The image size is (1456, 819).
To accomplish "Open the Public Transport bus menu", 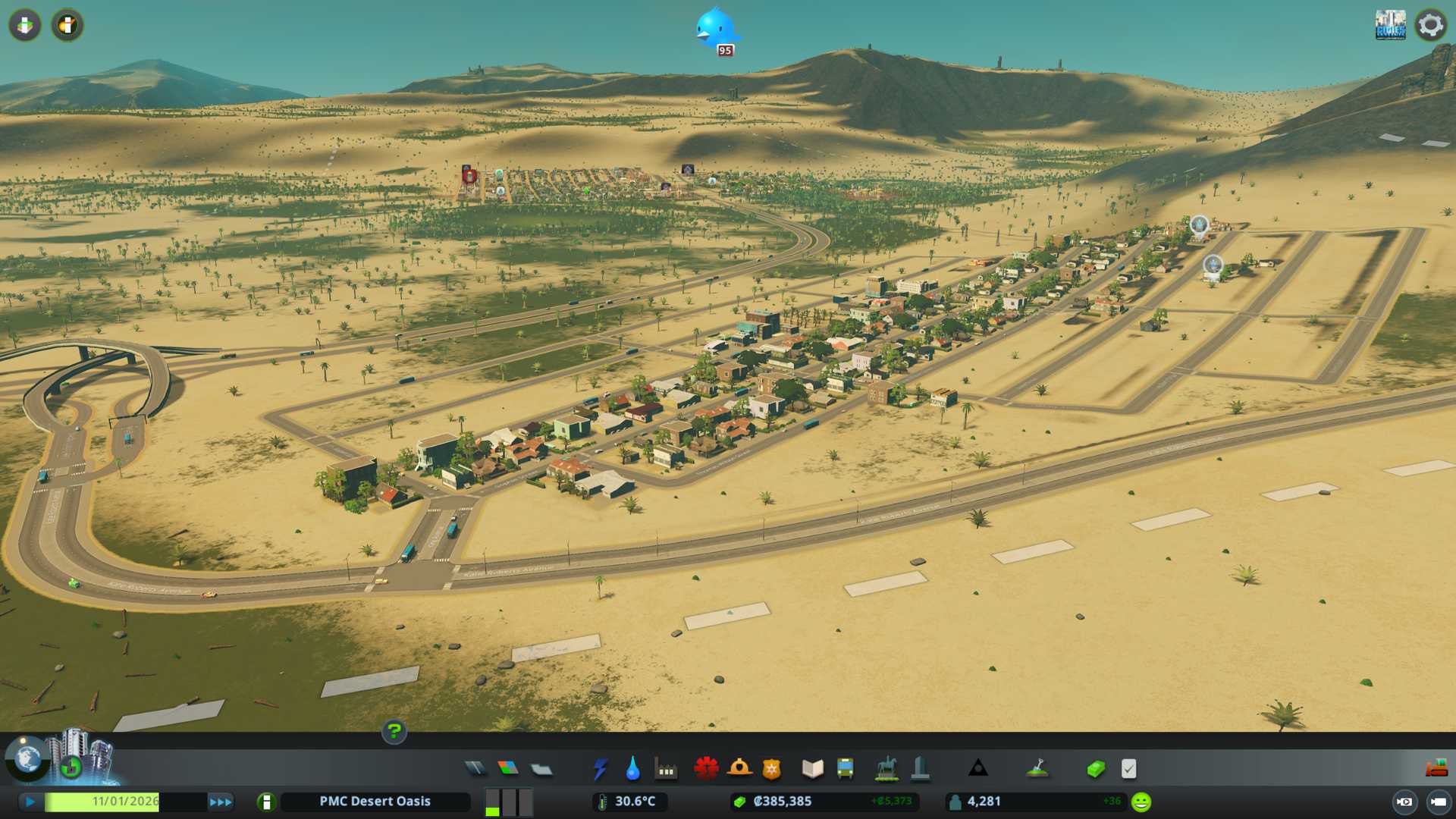I will (845, 769).
